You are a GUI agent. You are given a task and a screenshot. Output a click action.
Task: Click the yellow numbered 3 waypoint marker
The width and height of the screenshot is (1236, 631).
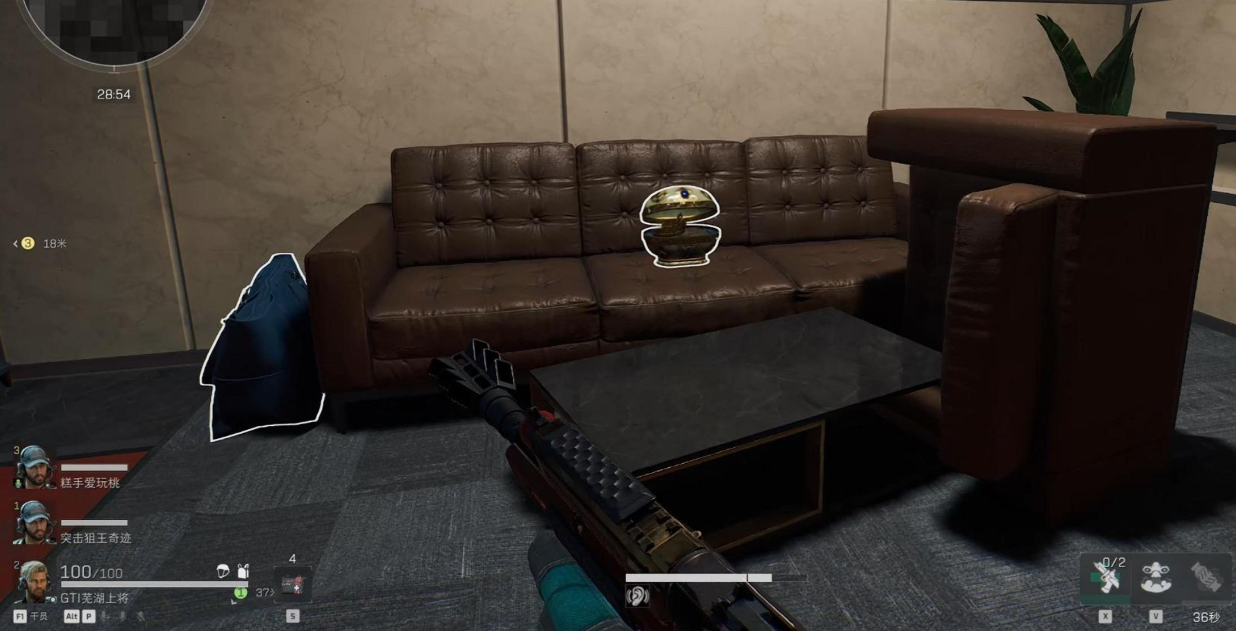pyautogui.click(x=28, y=243)
